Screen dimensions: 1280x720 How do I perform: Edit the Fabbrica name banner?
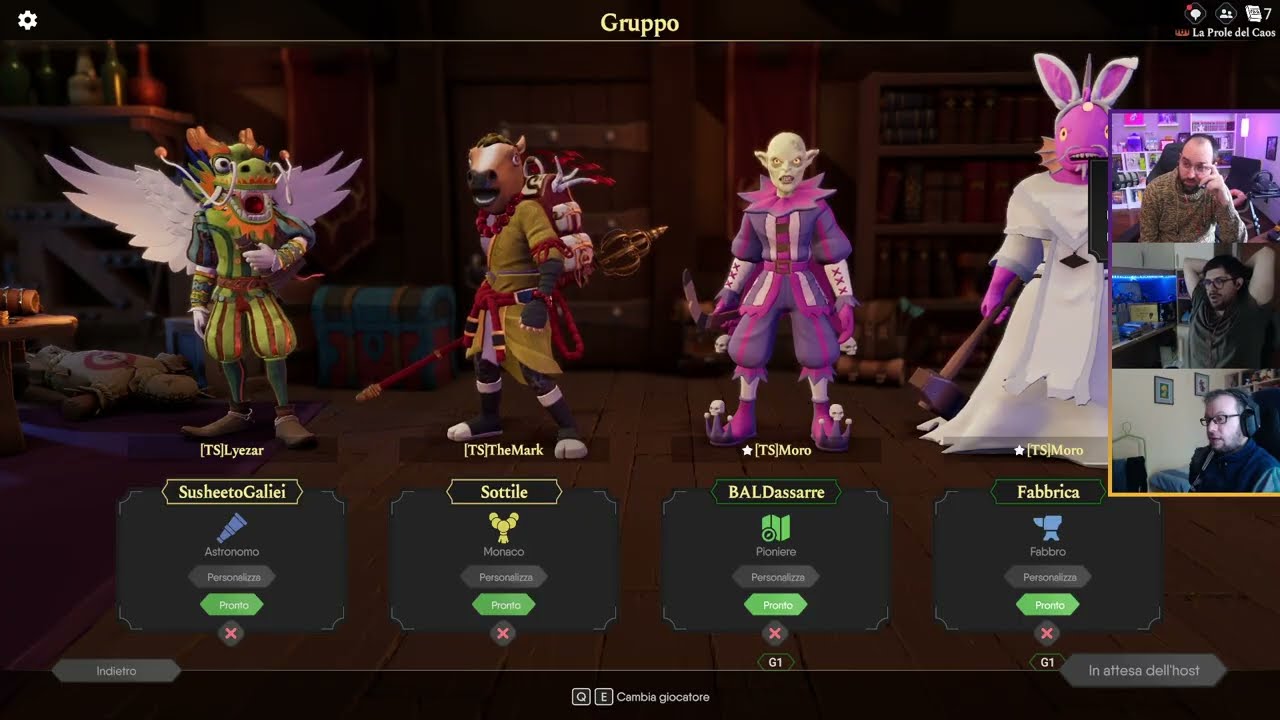point(1048,492)
